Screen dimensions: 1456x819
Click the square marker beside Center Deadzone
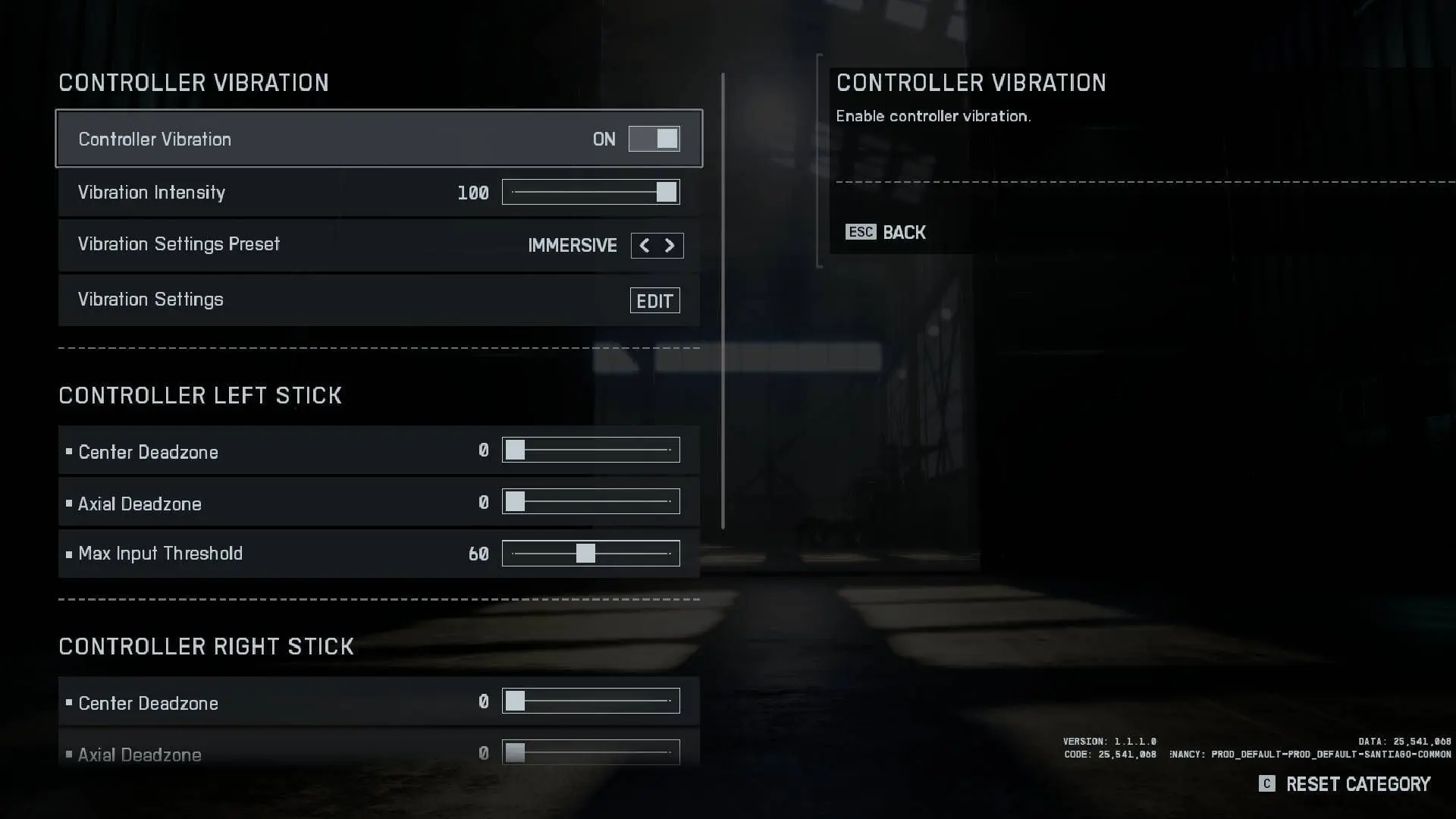coord(69,450)
